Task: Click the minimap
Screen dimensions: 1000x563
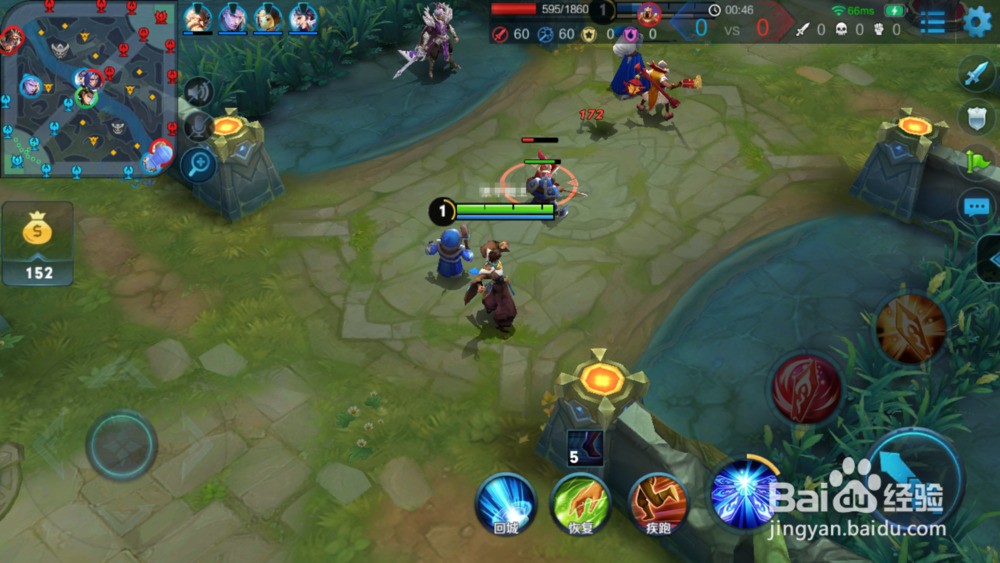Action: coord(88,90)
